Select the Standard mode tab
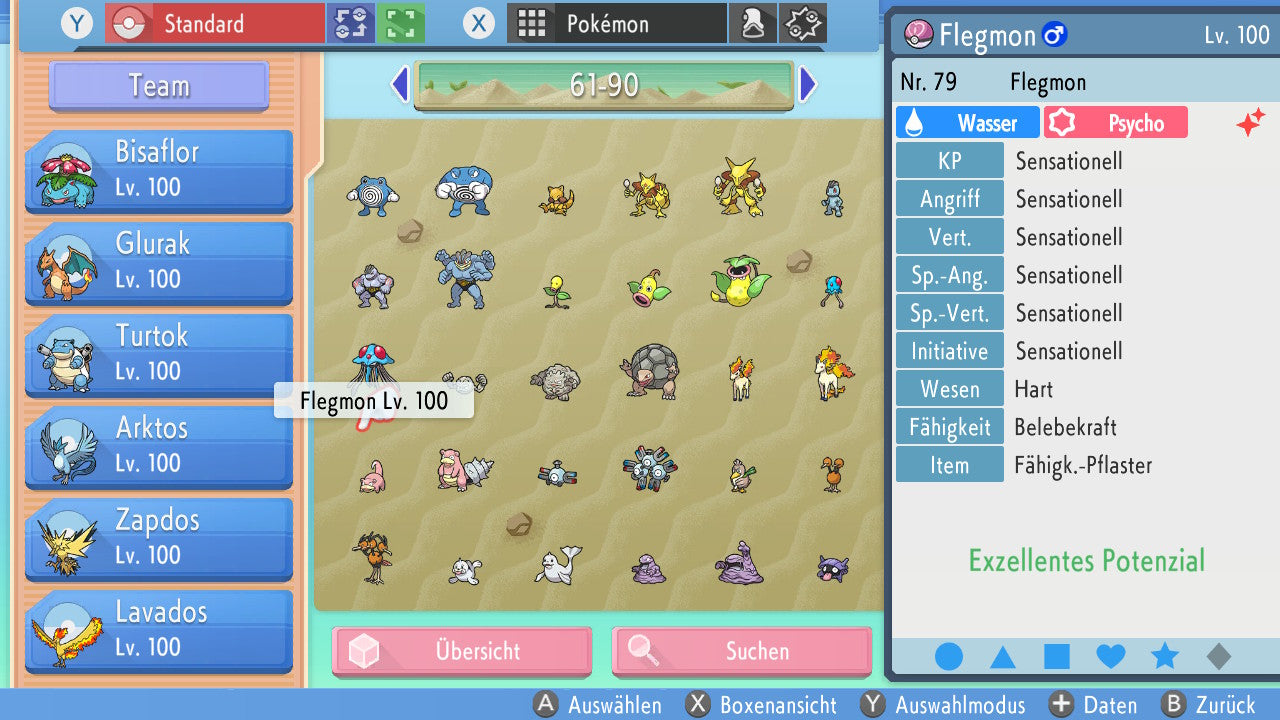The height and width of the screenshot is (720, 1280). tap(214, 23)
